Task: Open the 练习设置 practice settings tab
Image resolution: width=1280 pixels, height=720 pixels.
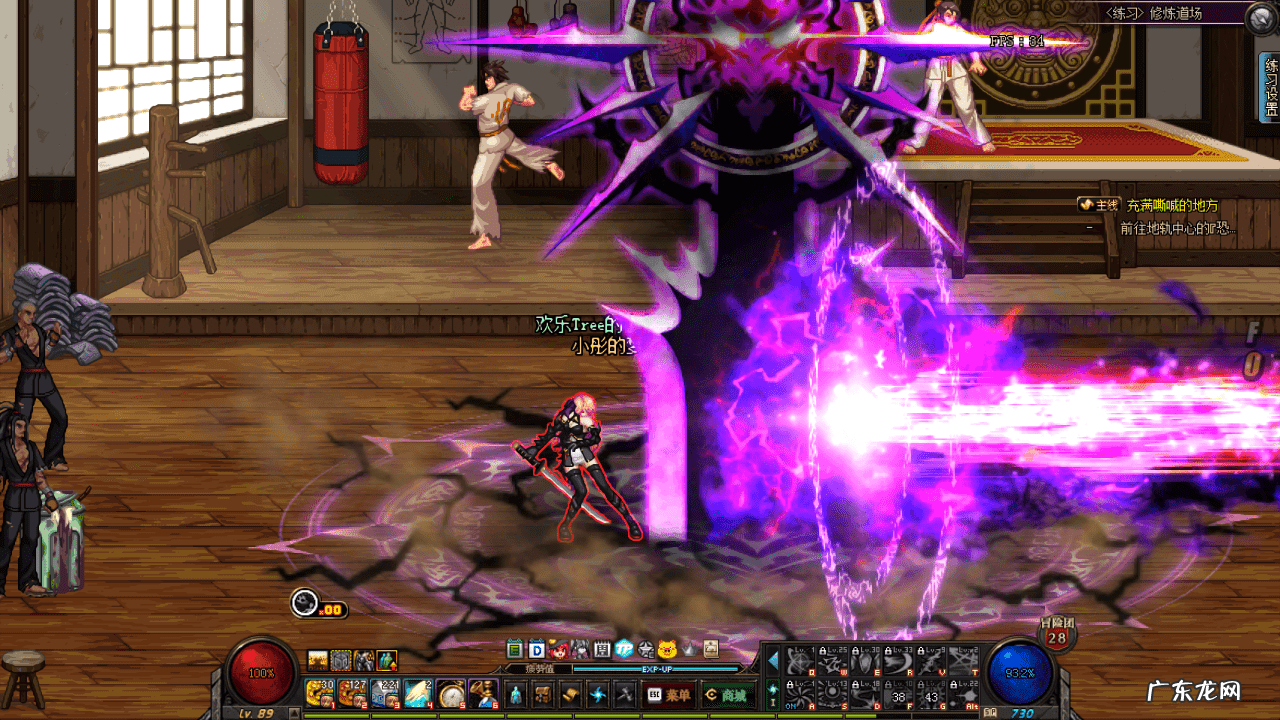Action: click(x=1270, y=87)
